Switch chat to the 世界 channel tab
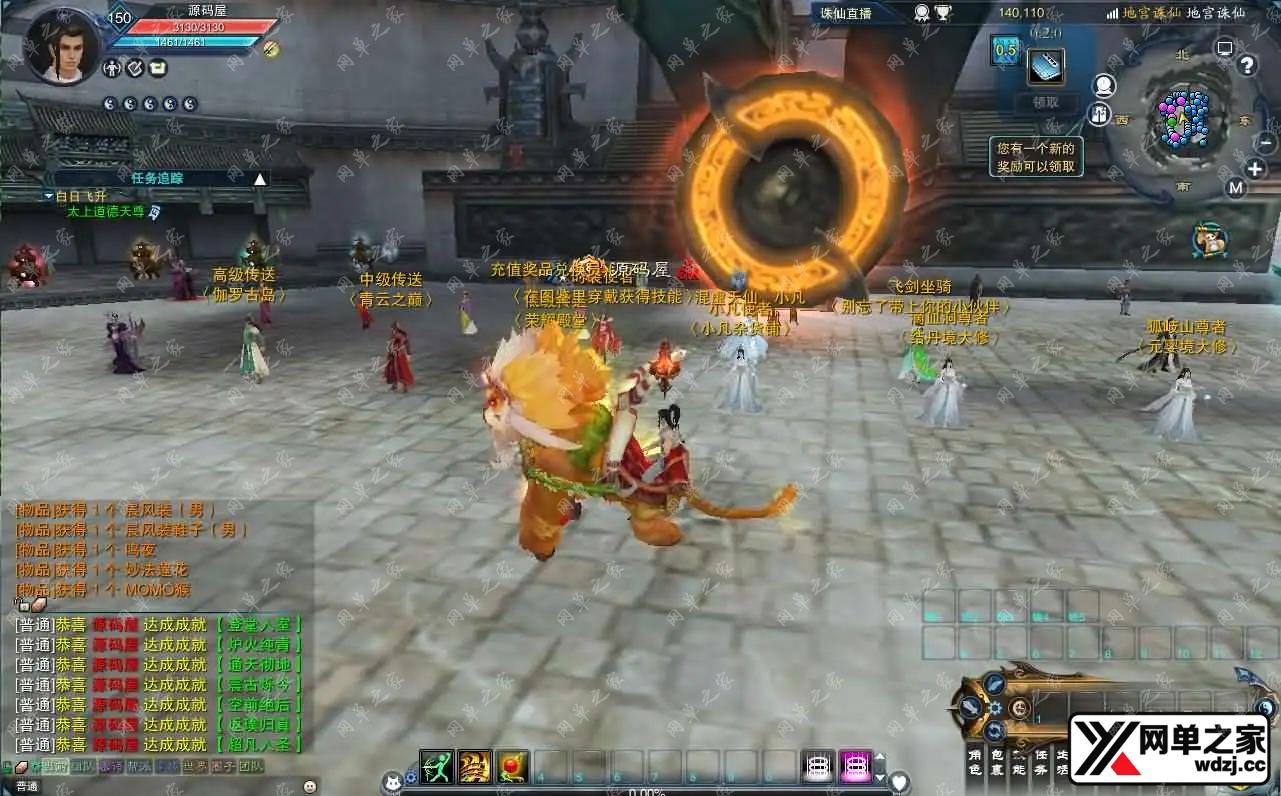This screenshot has width=1281, height=796. click(x=194, y=766)
